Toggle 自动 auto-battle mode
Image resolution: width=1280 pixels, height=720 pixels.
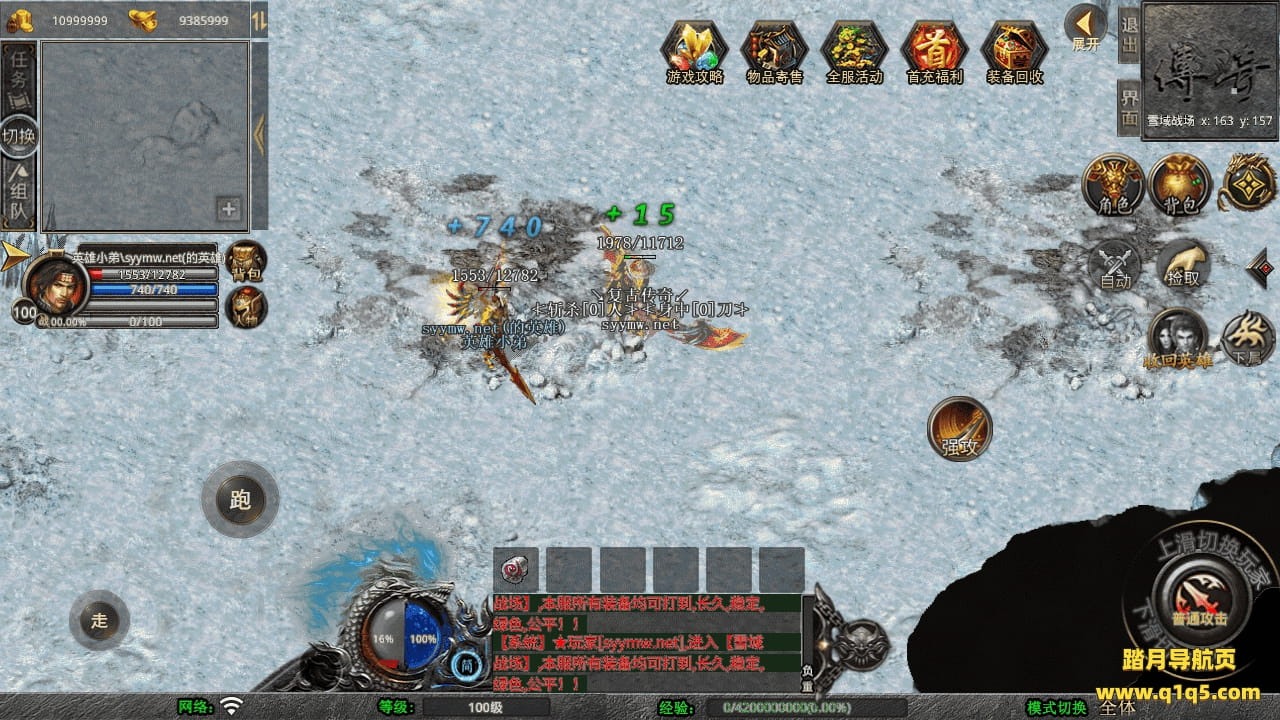click(1115, 264)
